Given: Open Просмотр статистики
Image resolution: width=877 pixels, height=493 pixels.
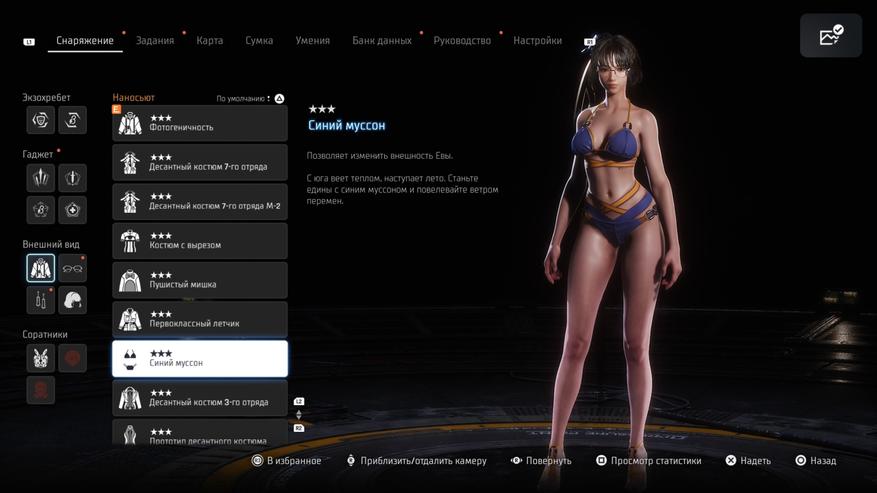Looking at the screenshot, I should (x=648, y=461).
